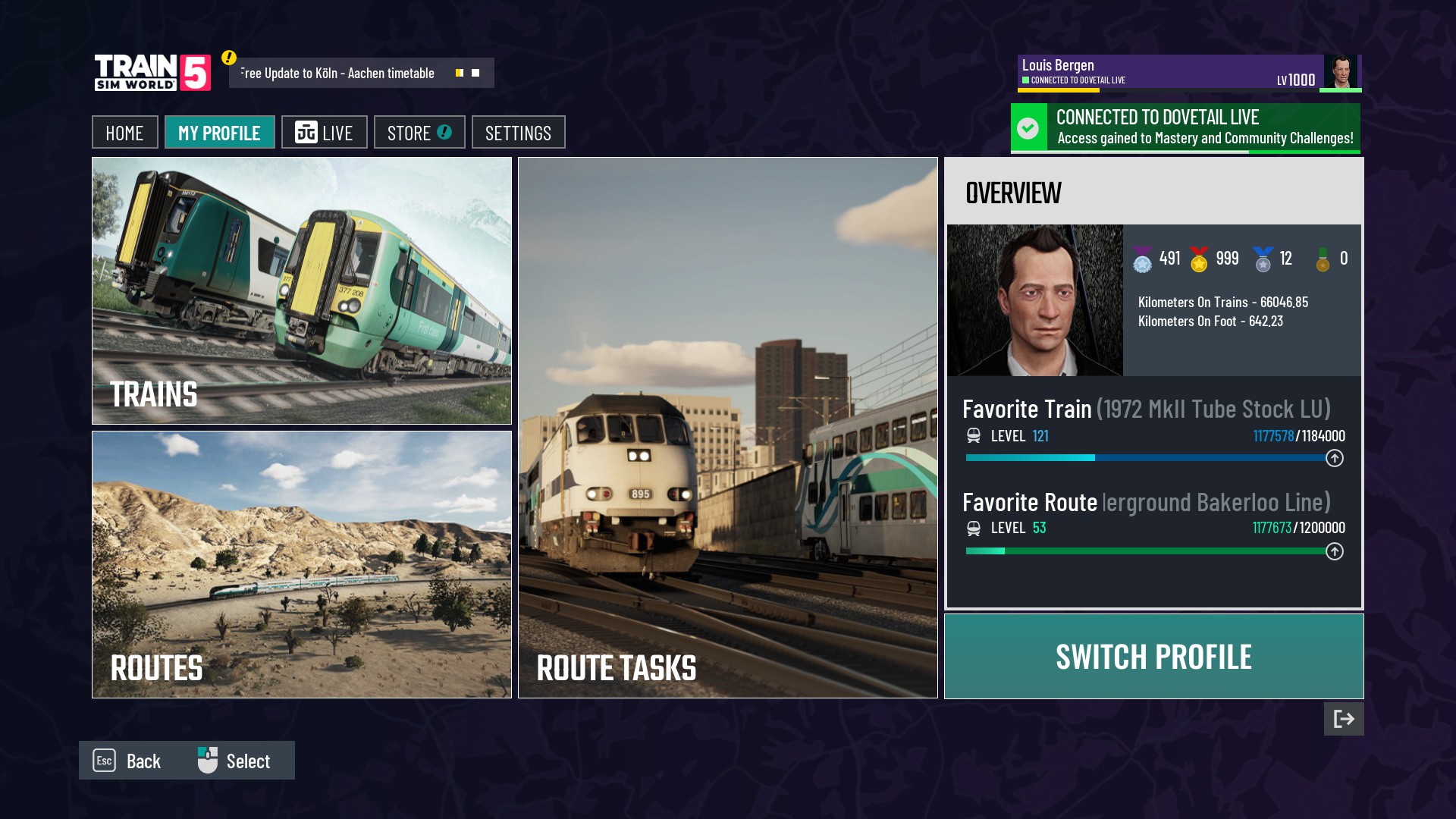Switch to the HOME tab
1456x819 pixels.
tap(124, 133)
